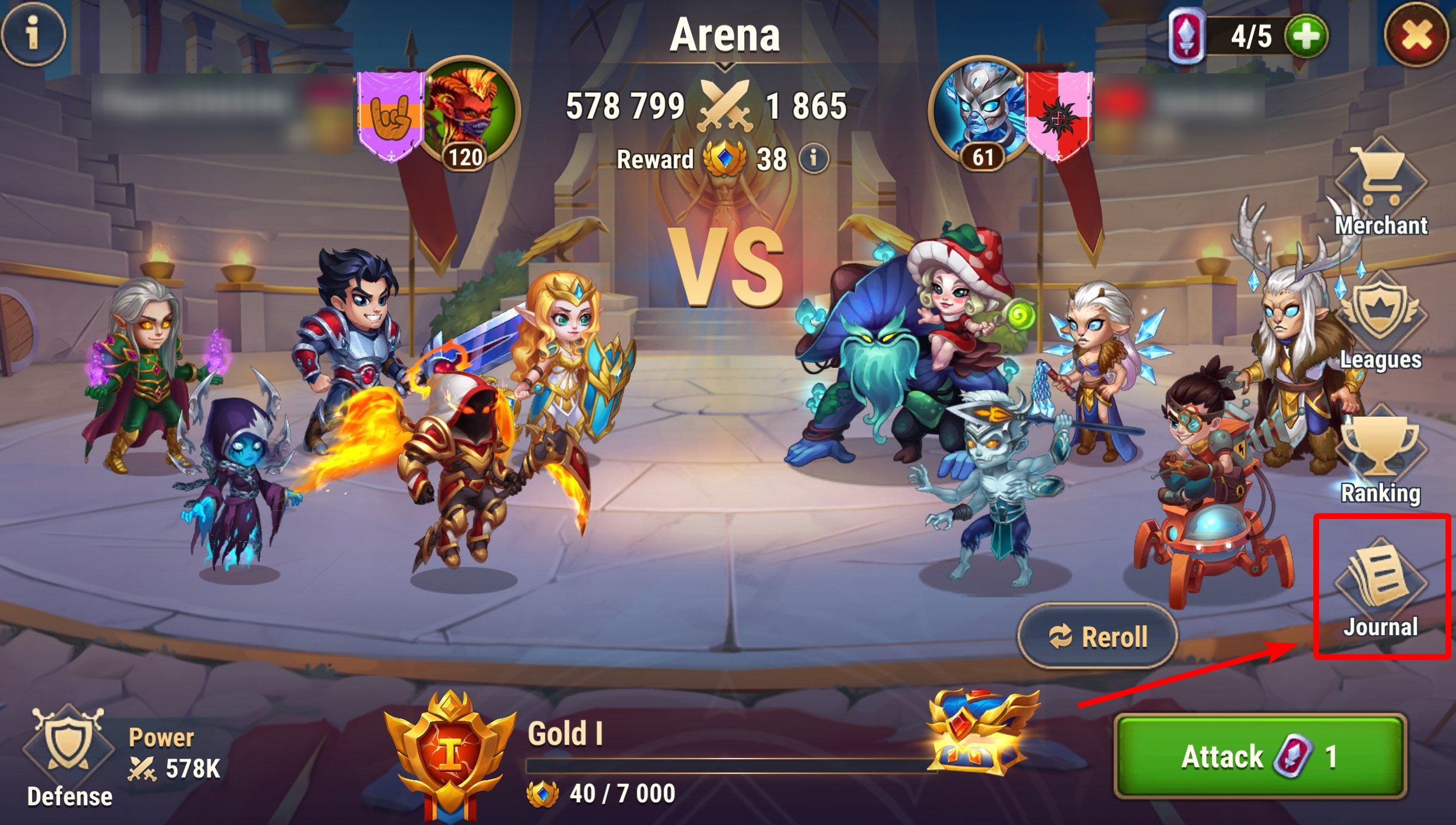This screenshot has height=825, width=1456.
Task: Open the info button in the top-left corner
Action: tap(33, 33)
